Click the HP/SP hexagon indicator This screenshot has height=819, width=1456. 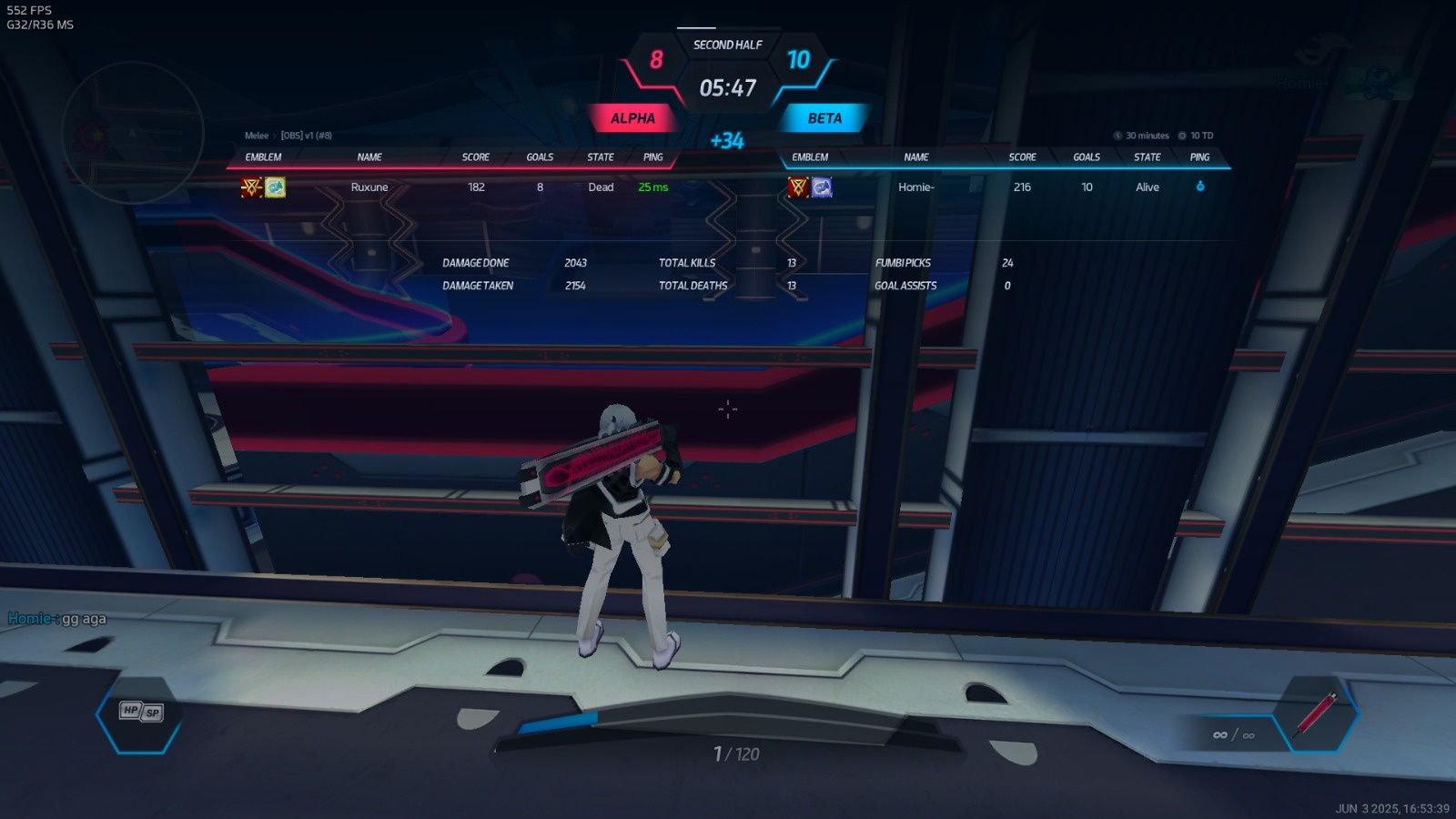click(141, 712)
